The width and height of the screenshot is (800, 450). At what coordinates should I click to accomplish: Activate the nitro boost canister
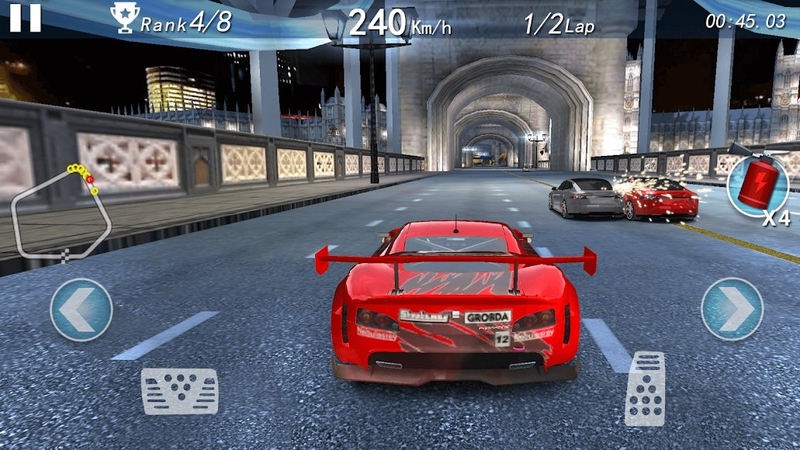(757, 185)
